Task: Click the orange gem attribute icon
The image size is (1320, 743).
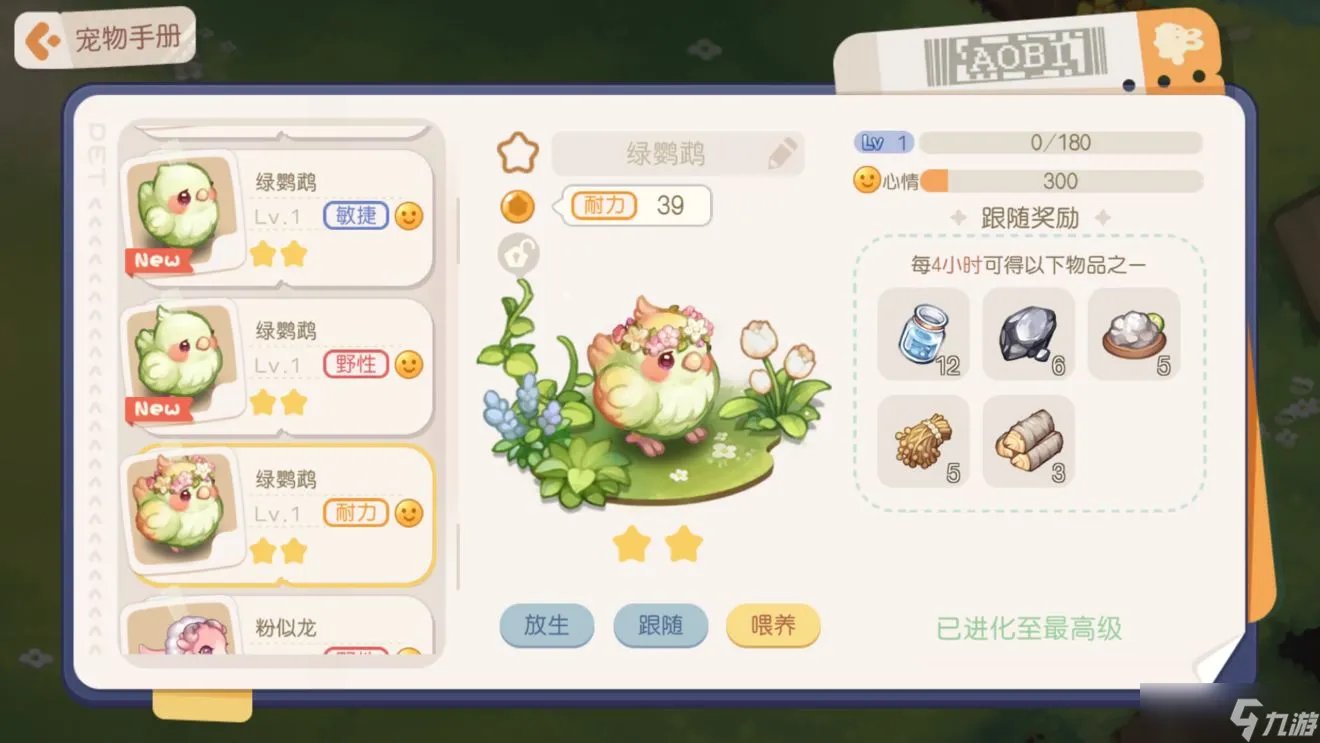Action: pyautogui.click(x=516, y=206)
